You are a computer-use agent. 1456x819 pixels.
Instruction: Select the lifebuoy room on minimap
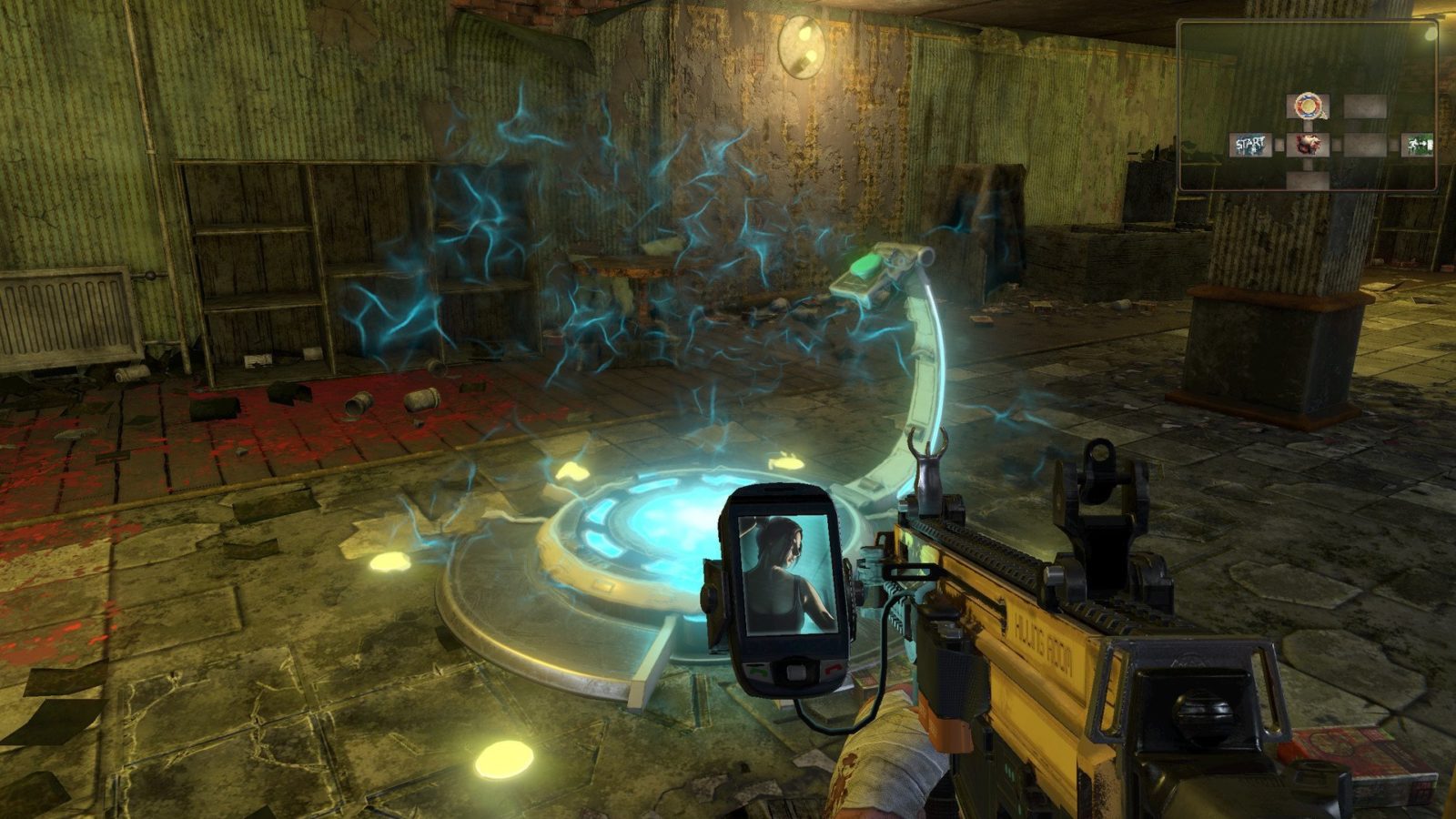pos(1308,106)
